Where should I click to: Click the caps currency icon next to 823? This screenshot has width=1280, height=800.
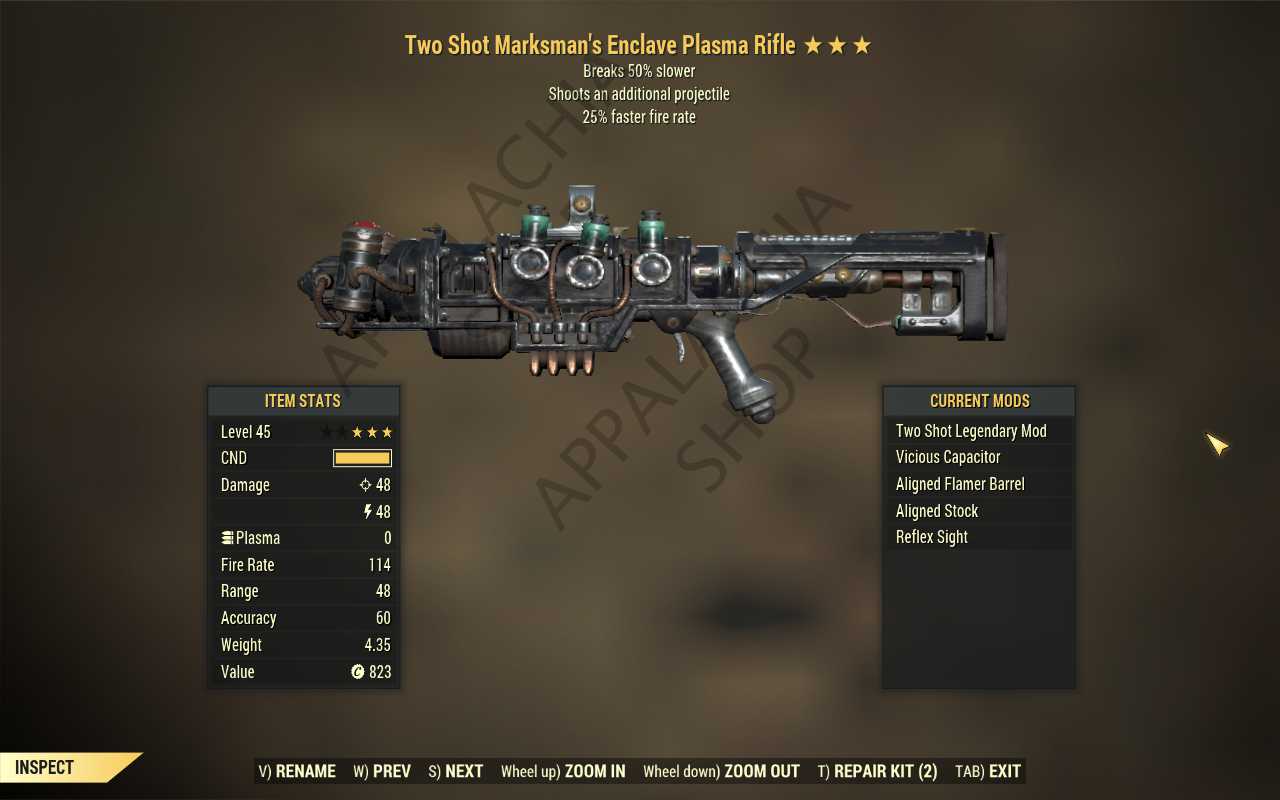(358, 672)
